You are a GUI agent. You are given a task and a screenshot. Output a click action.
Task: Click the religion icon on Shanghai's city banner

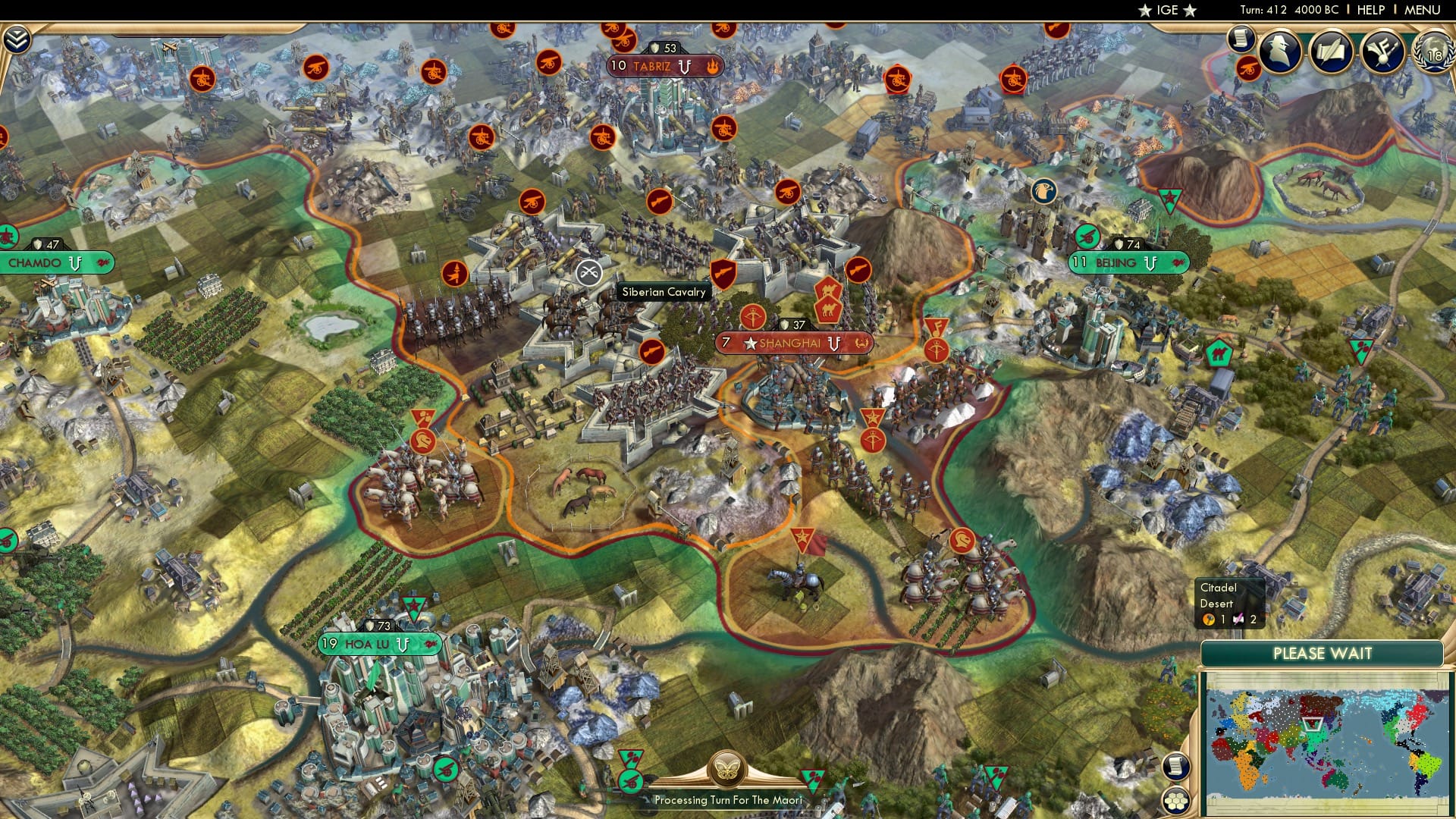pos(862,343)
